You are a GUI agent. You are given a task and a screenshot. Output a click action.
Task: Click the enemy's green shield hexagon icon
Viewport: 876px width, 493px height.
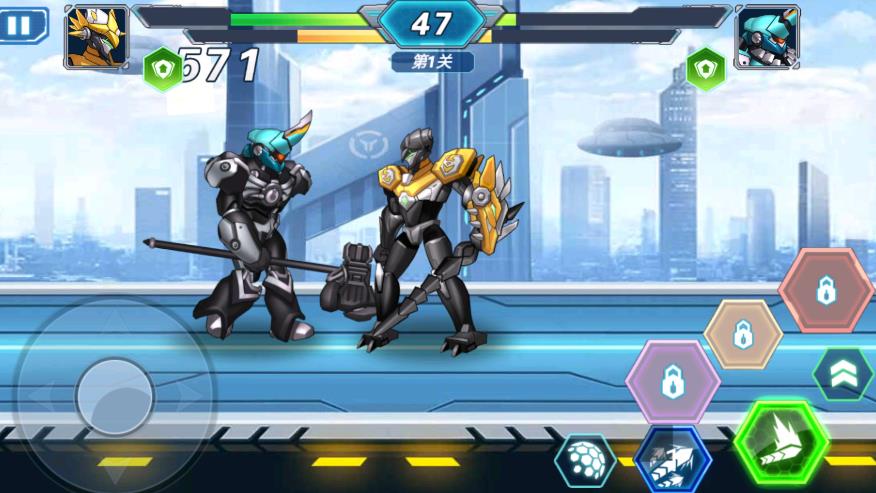tap(706, 68)
